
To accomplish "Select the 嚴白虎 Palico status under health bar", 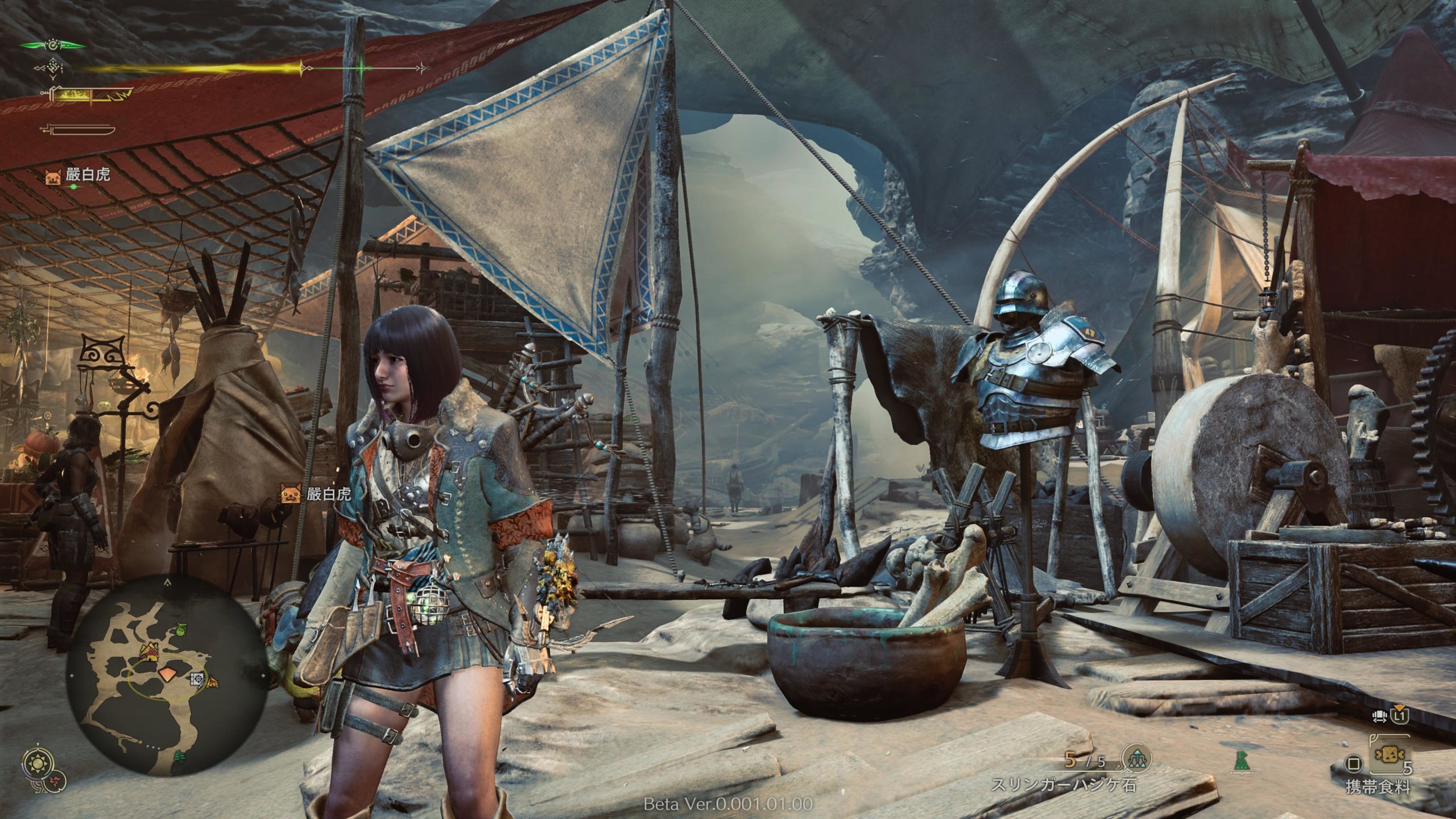I will point(77,175).
